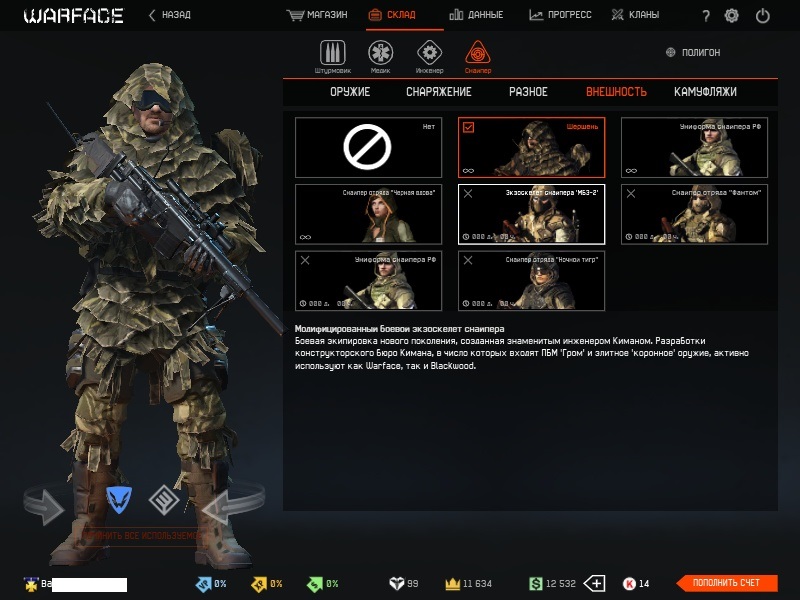Image resolution: width=800 pixels, height=600 pixels.
Task: Choose the Черная вдова sniper skin
Action: pos(368,214)
